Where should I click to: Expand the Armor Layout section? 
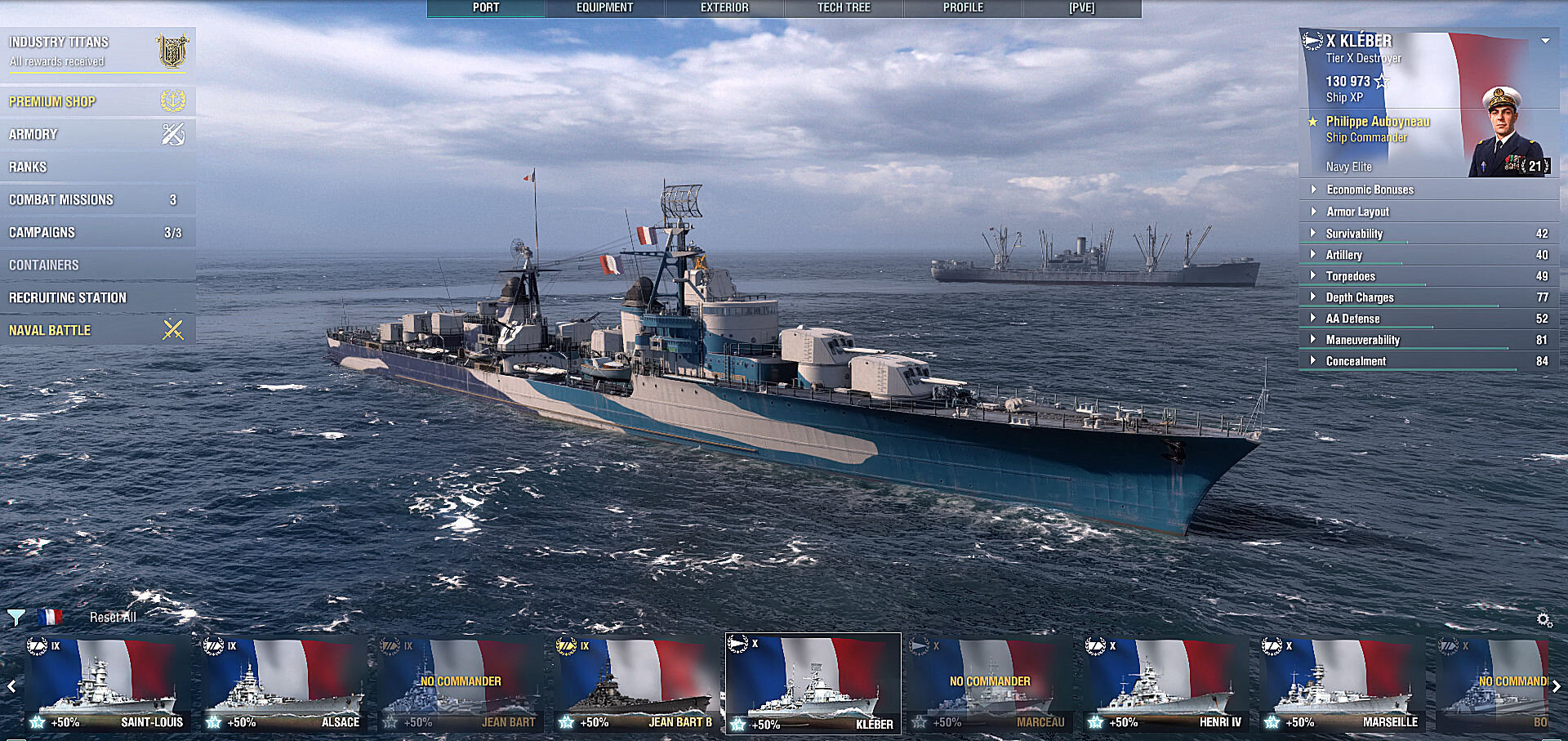tap(1357, 212)
